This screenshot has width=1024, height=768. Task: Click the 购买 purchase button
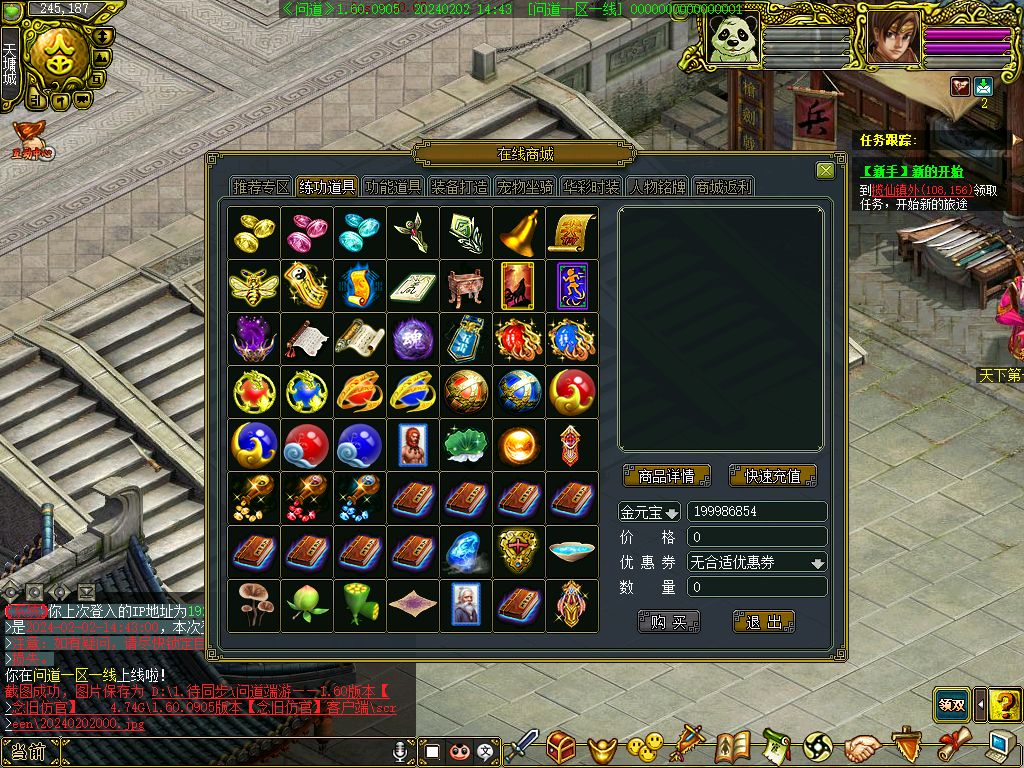coord(668,622)
